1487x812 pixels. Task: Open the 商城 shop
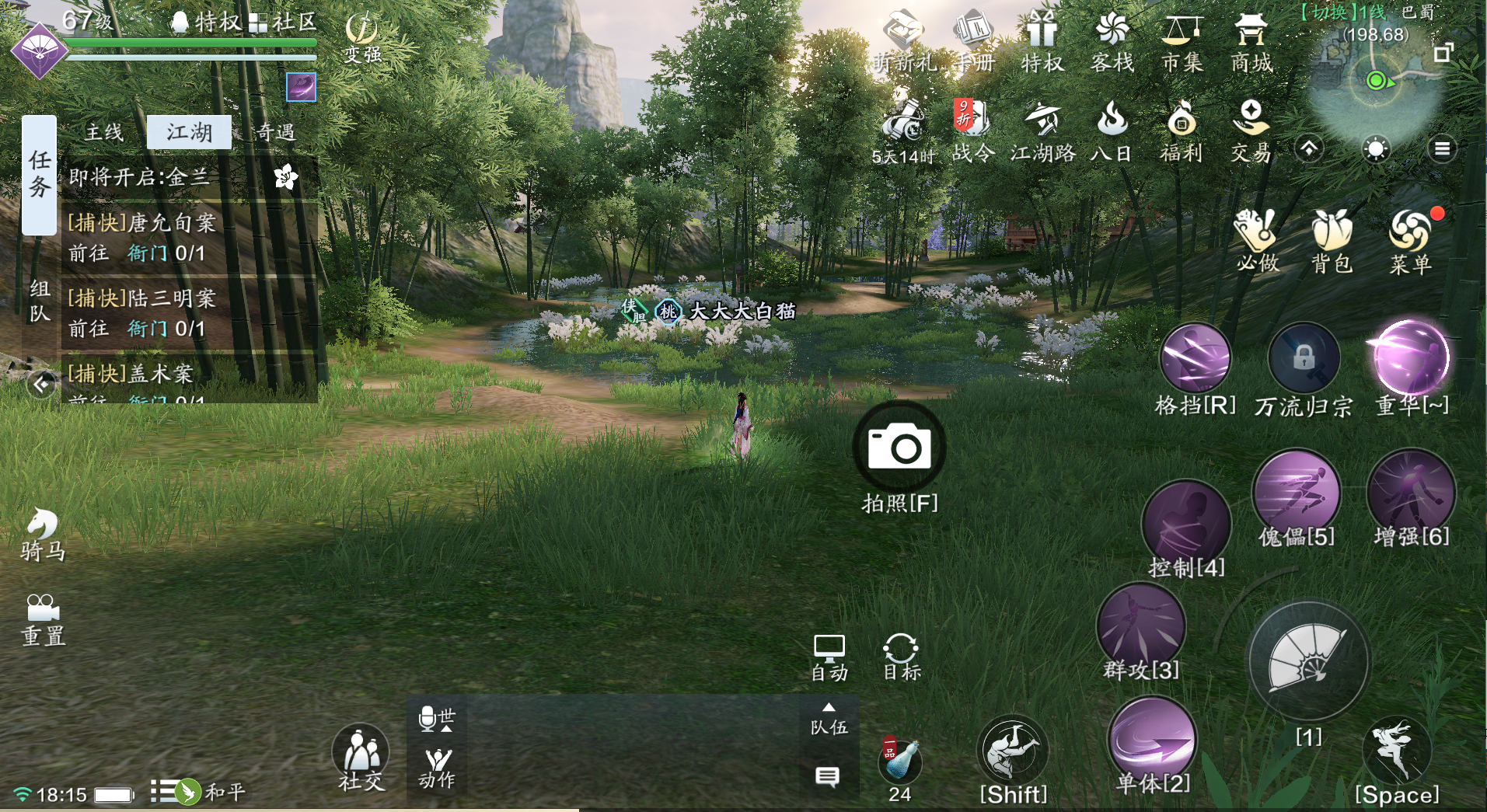coord(1251,43)
